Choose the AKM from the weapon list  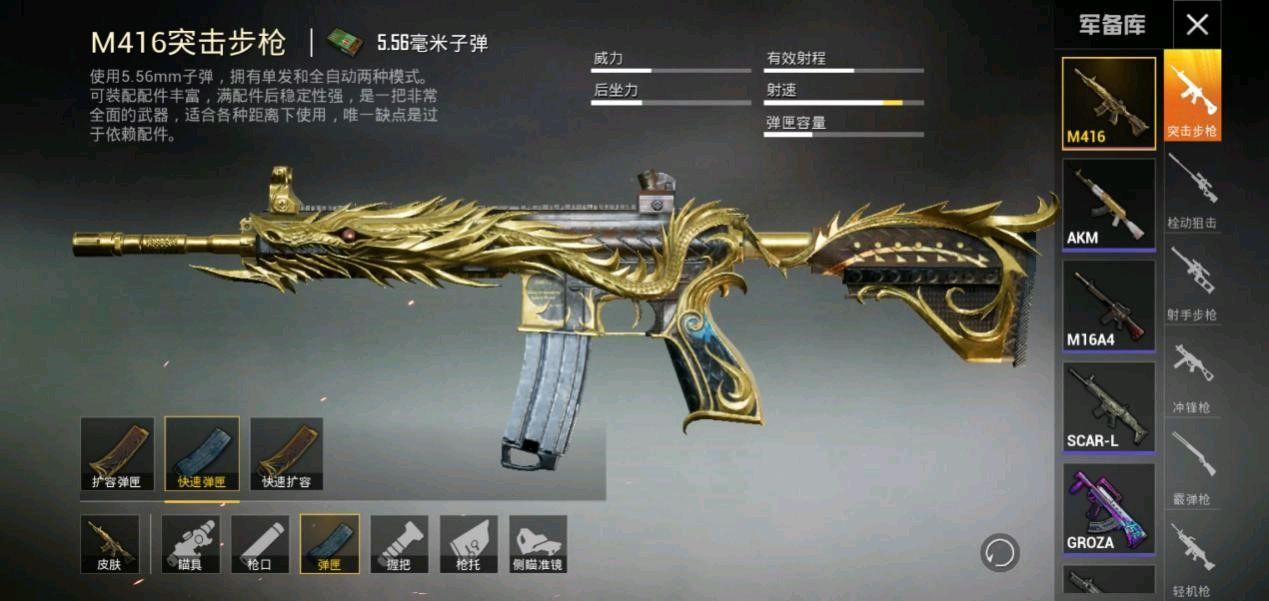(1108, 204)
